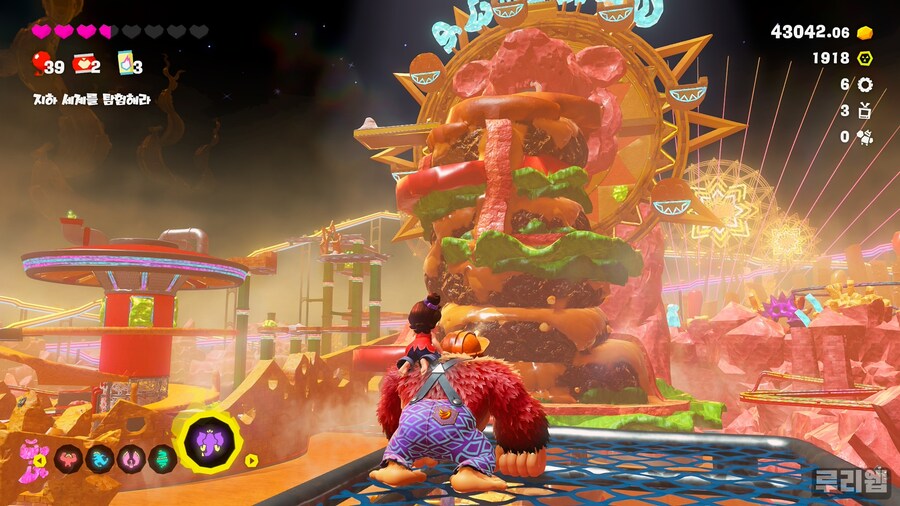
Task: Switch to the blue Zebra Bananza icon
Action: pyautogui.click(x=101, y=459)
